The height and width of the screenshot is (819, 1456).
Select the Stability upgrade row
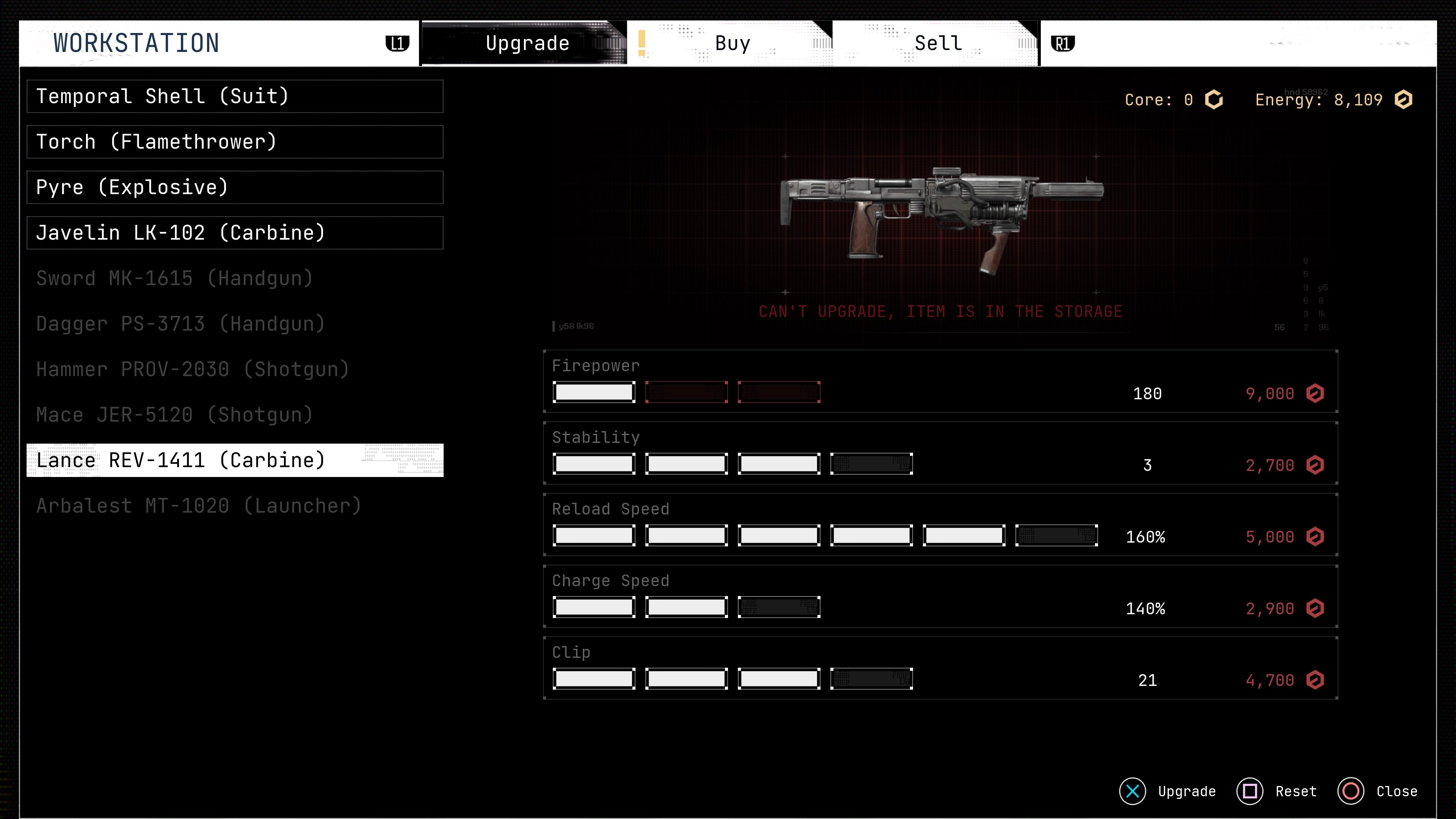[x=940, y=453]
